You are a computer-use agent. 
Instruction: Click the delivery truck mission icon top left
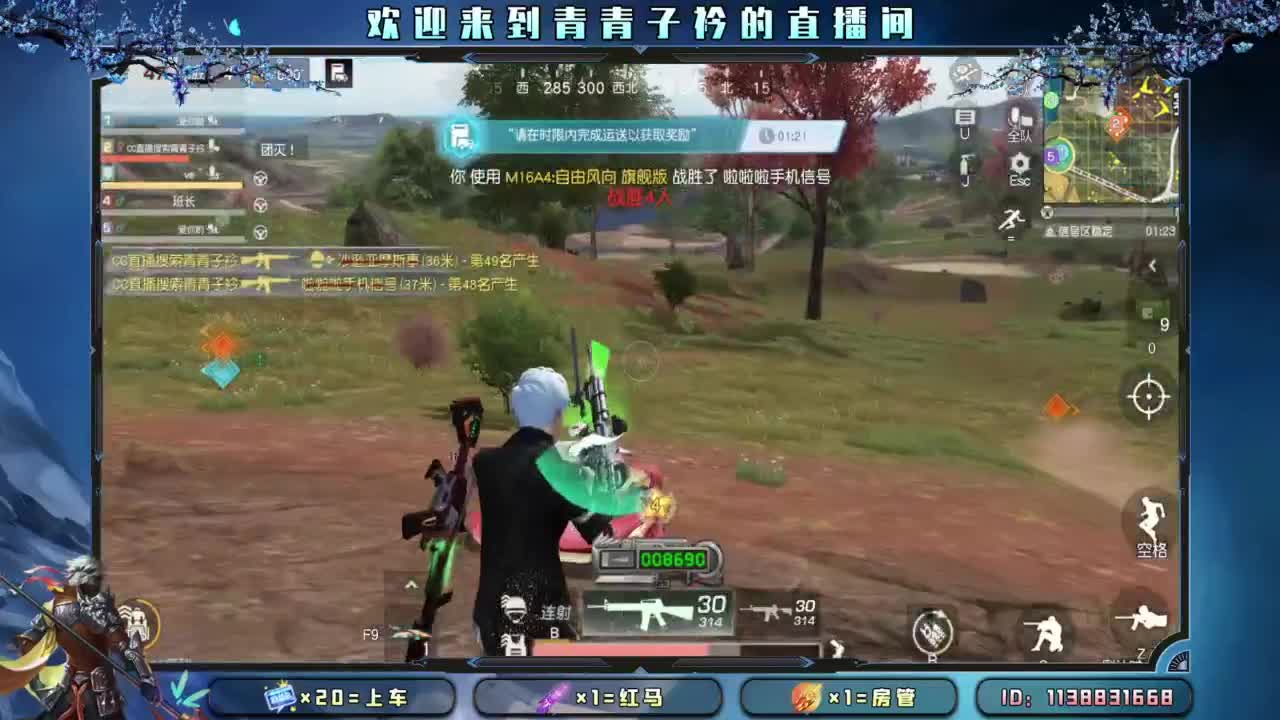pyautogui.click(x=338, y=72)
